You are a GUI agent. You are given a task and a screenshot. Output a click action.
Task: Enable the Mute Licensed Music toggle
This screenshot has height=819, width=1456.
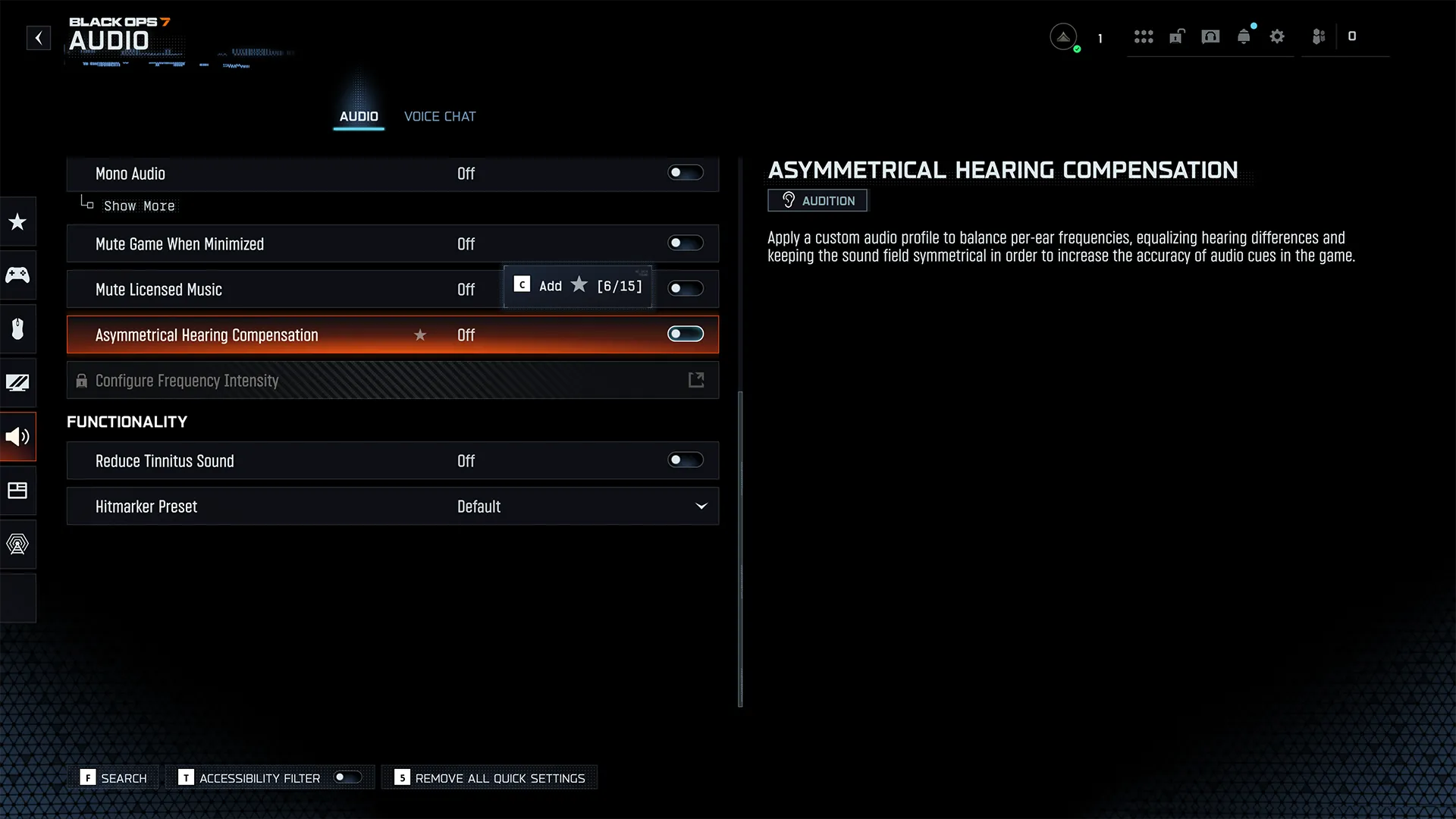685,289
